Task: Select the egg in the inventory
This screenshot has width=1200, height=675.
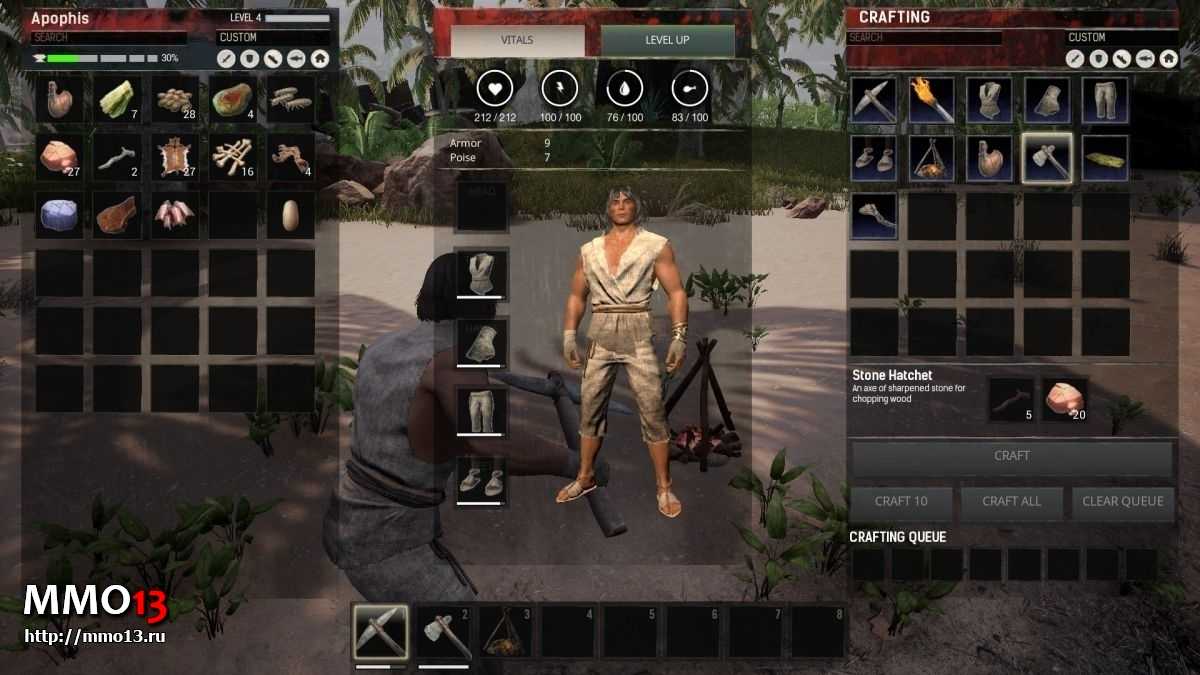Action: click(291, 214)
